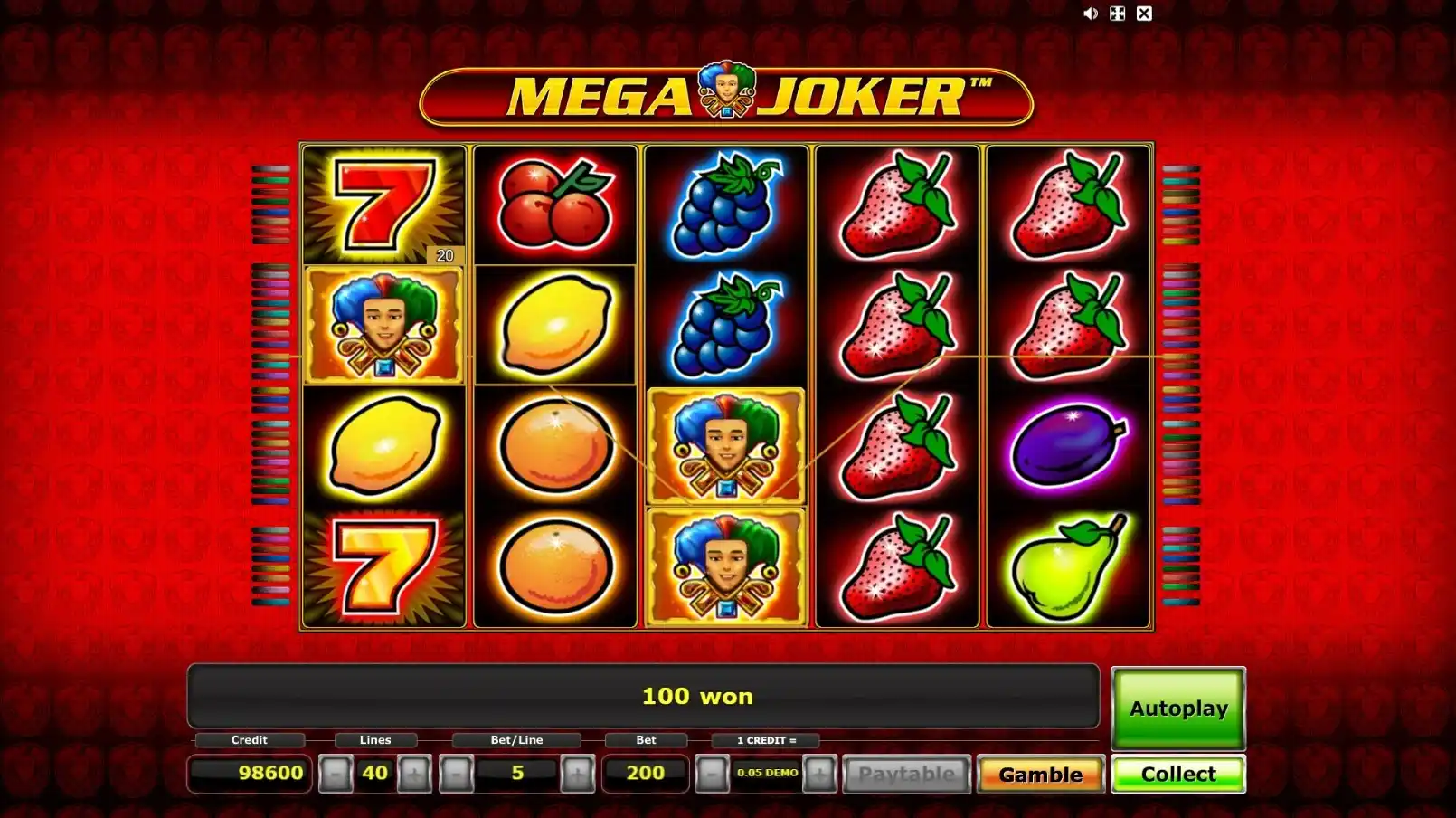Increase the credit denomination value
1456x818 pixels.
[819, 775]
